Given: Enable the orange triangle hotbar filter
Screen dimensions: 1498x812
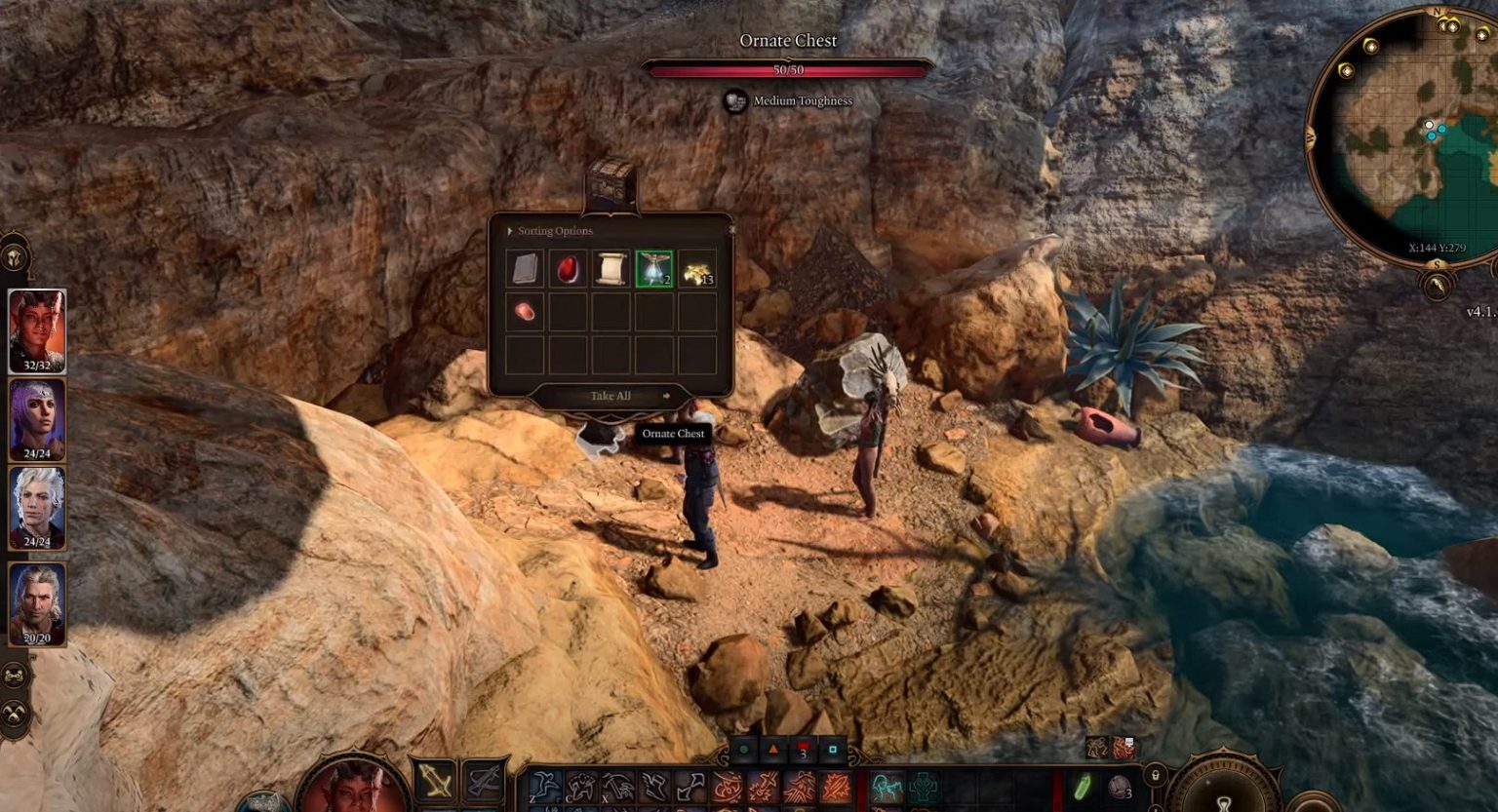Looking at the screenshot, I should point(772,748).
